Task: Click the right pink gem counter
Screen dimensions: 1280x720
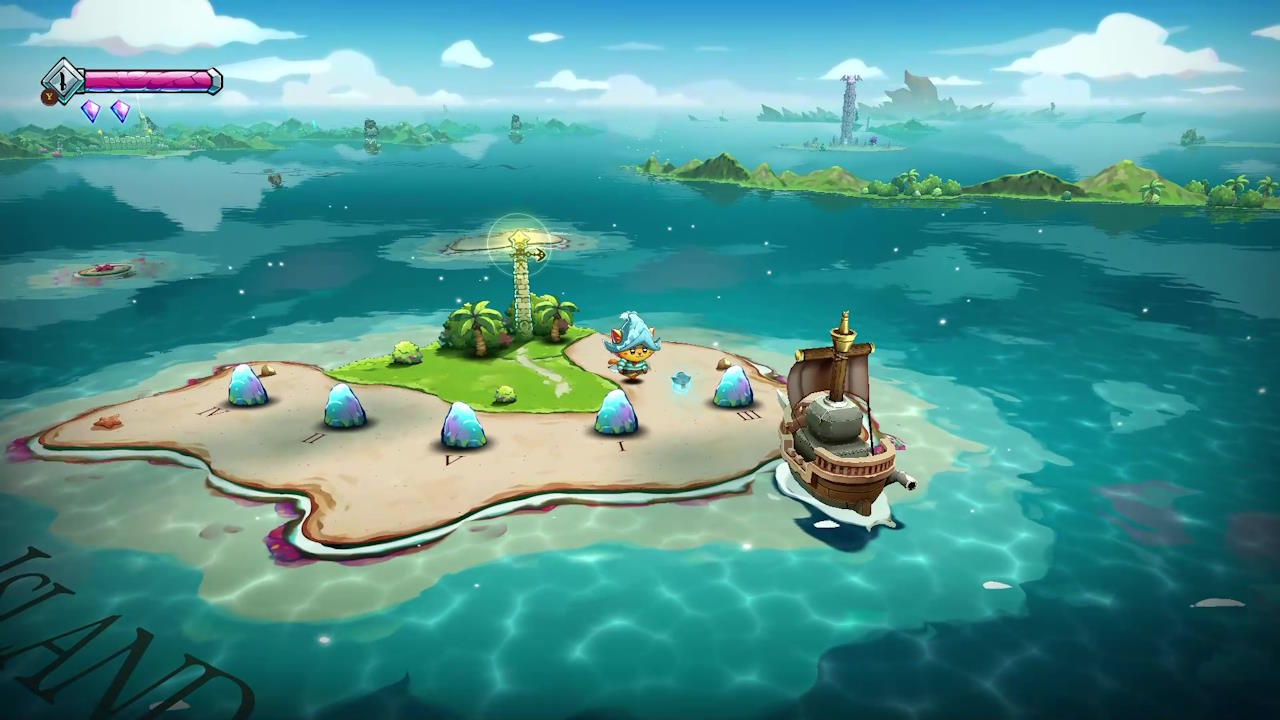Action: click(x=119, y=112)
